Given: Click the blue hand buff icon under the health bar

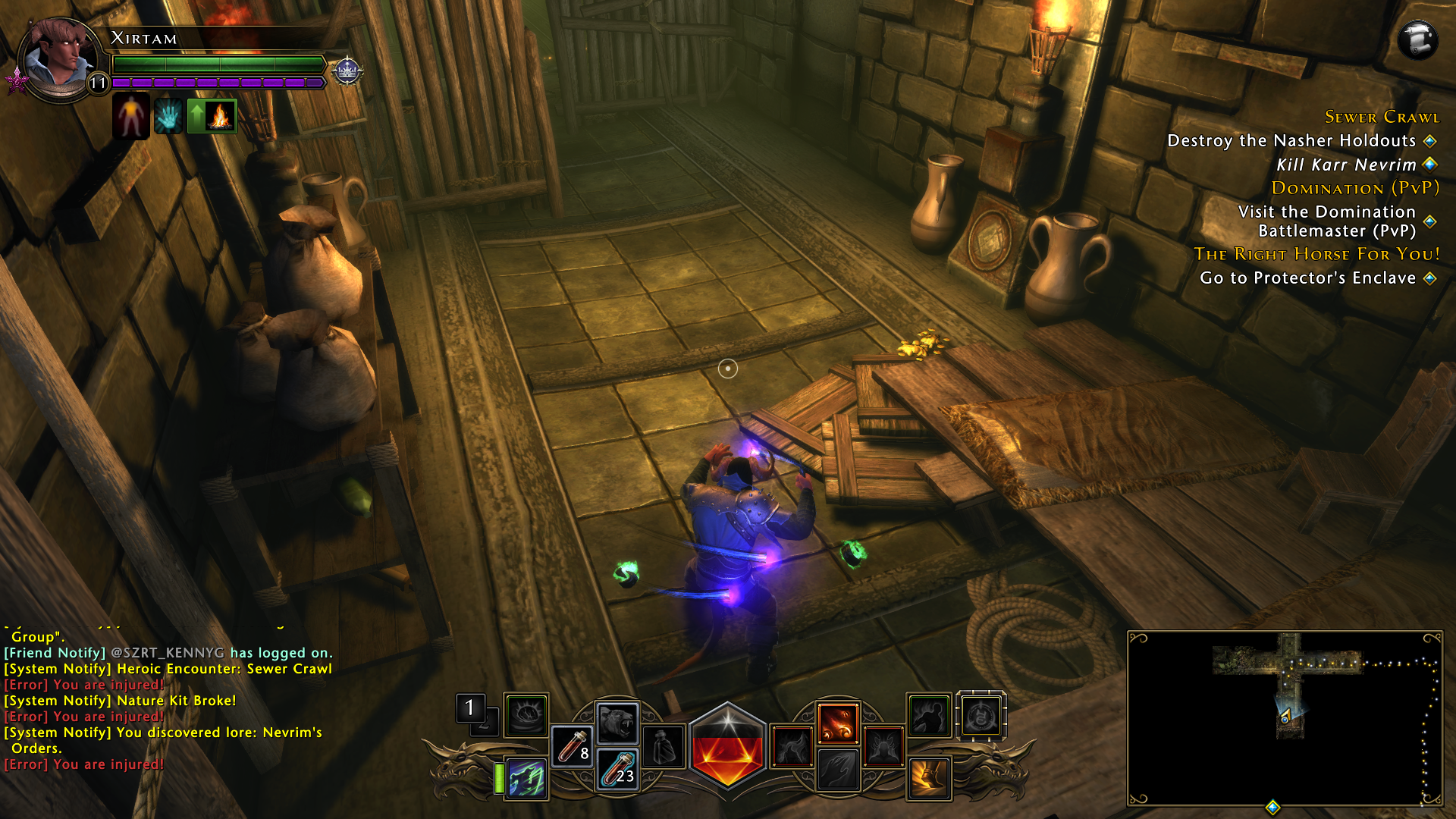Looking at the screenshot, I should point(168,115).
